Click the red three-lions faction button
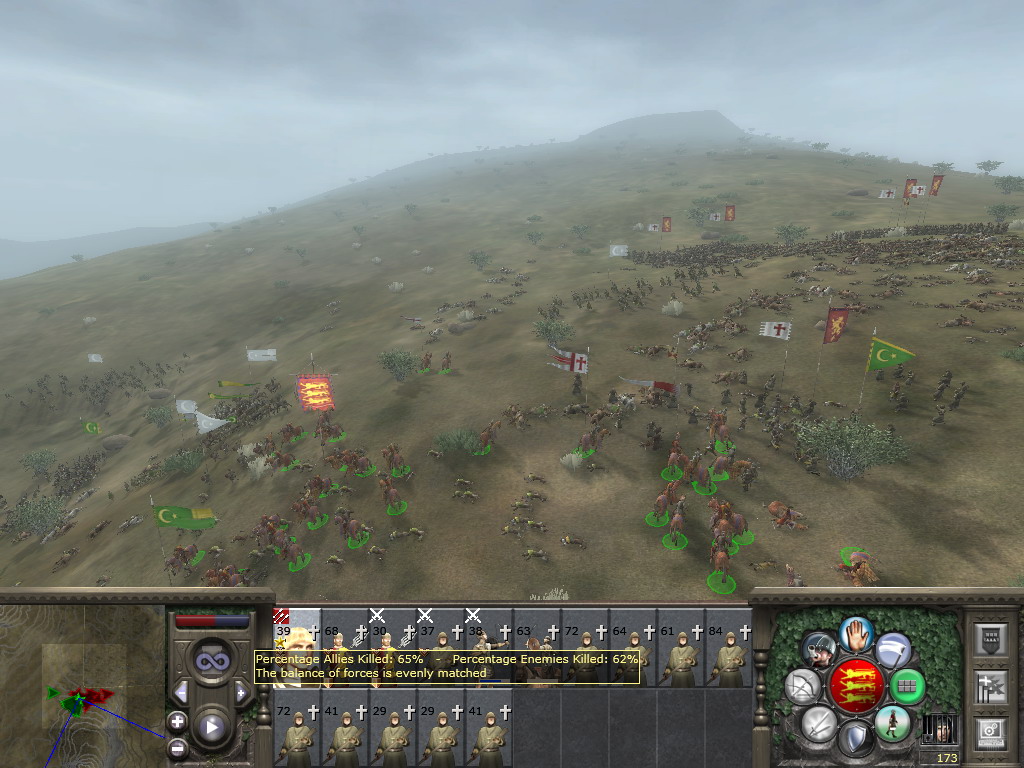The image size is (1024, 768). tap(856, 686)
